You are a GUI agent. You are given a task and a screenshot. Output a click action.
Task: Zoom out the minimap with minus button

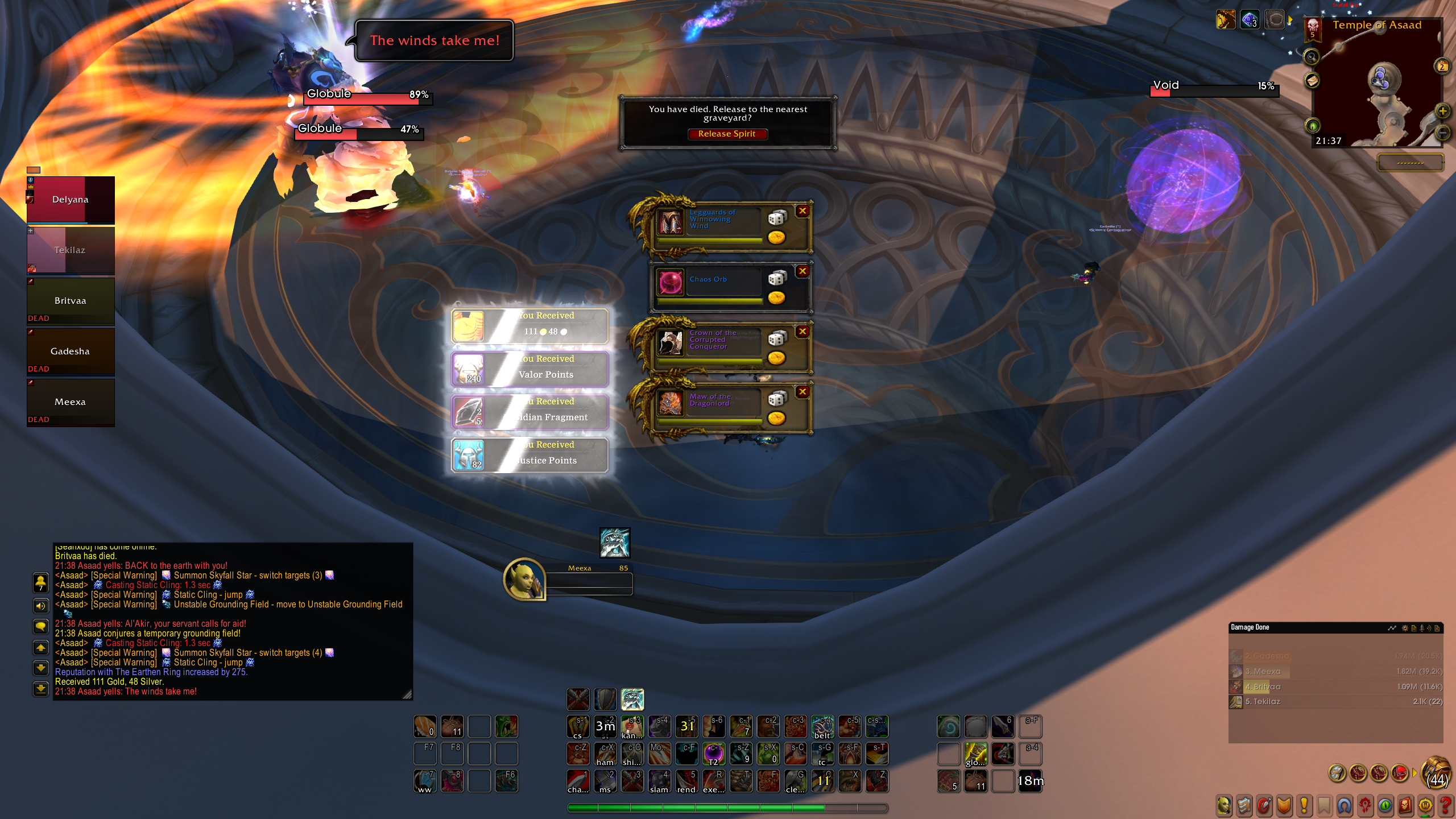(x=1442, y=133)
